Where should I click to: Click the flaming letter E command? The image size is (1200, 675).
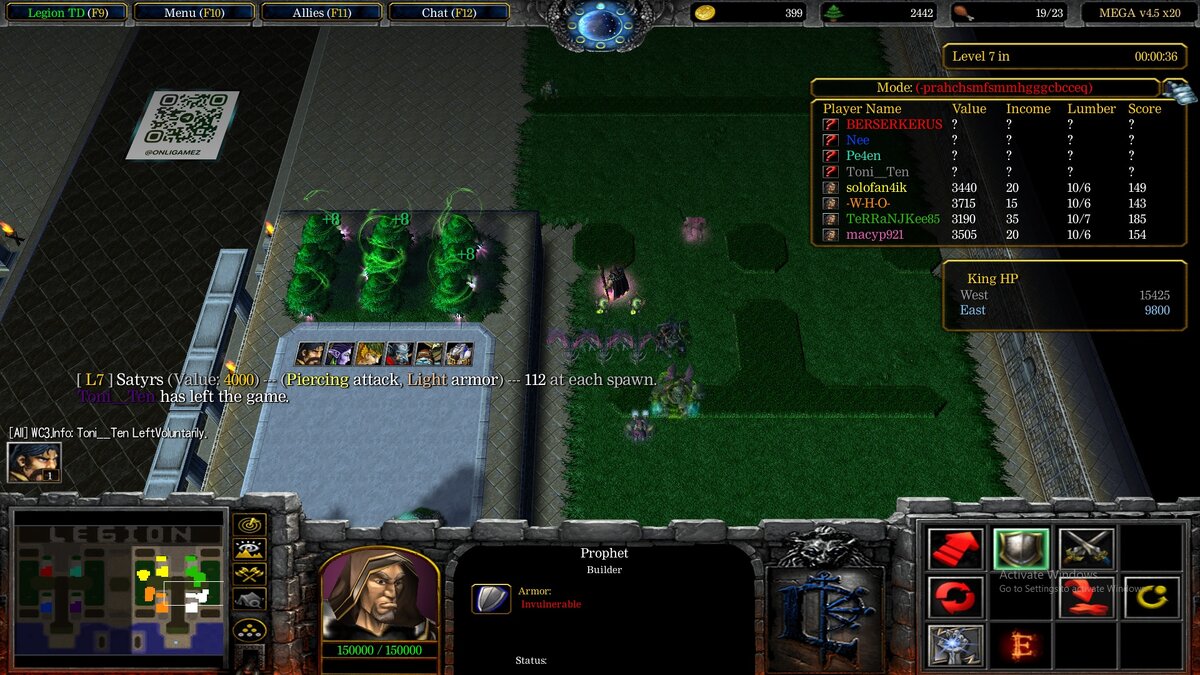tap(1021, 646)
